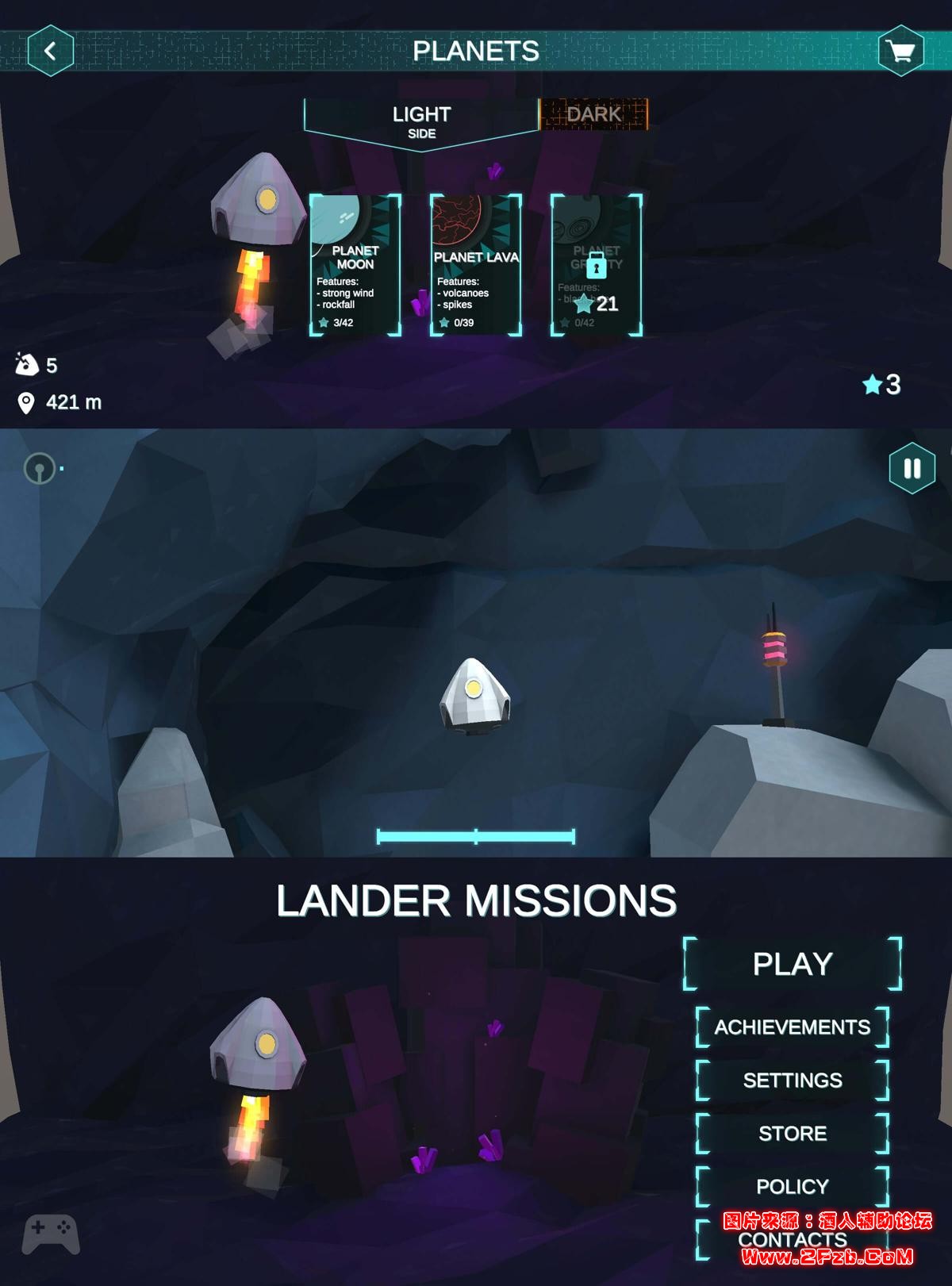Open the store via cart icon
This screenshot has width=952, height=1286.
[x=900, y=52]
